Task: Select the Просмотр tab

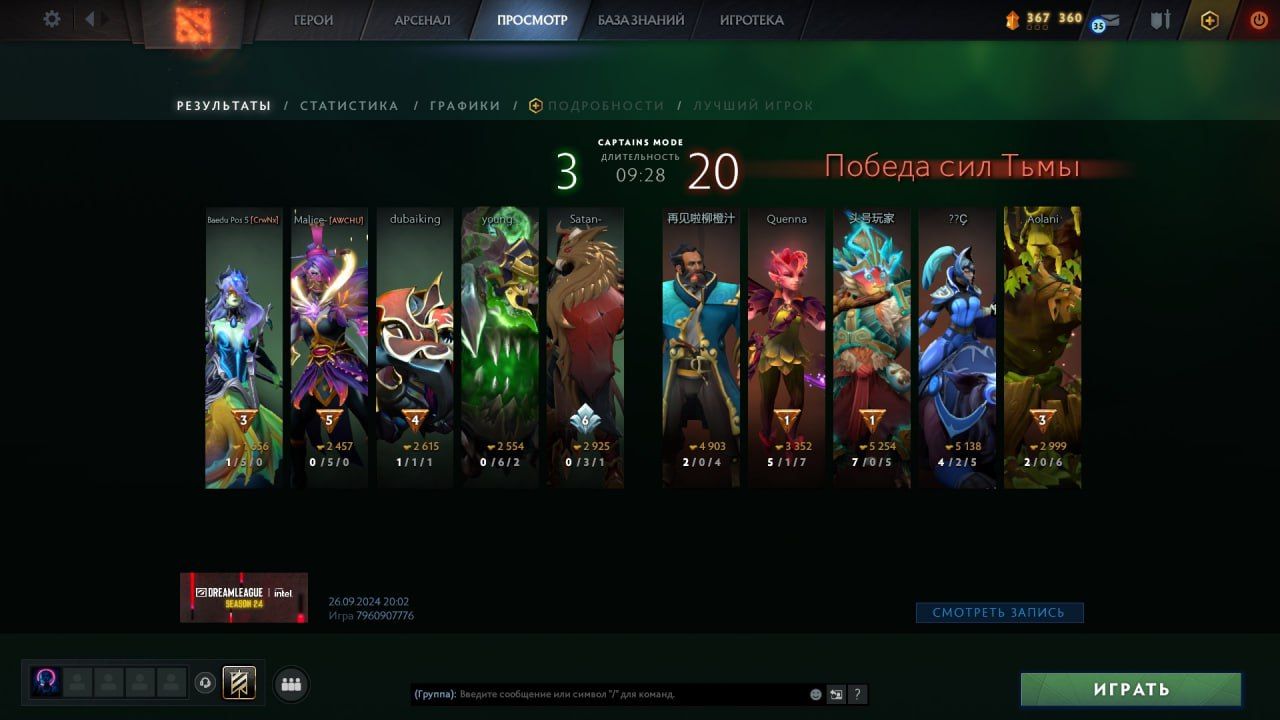Action: 532,20
